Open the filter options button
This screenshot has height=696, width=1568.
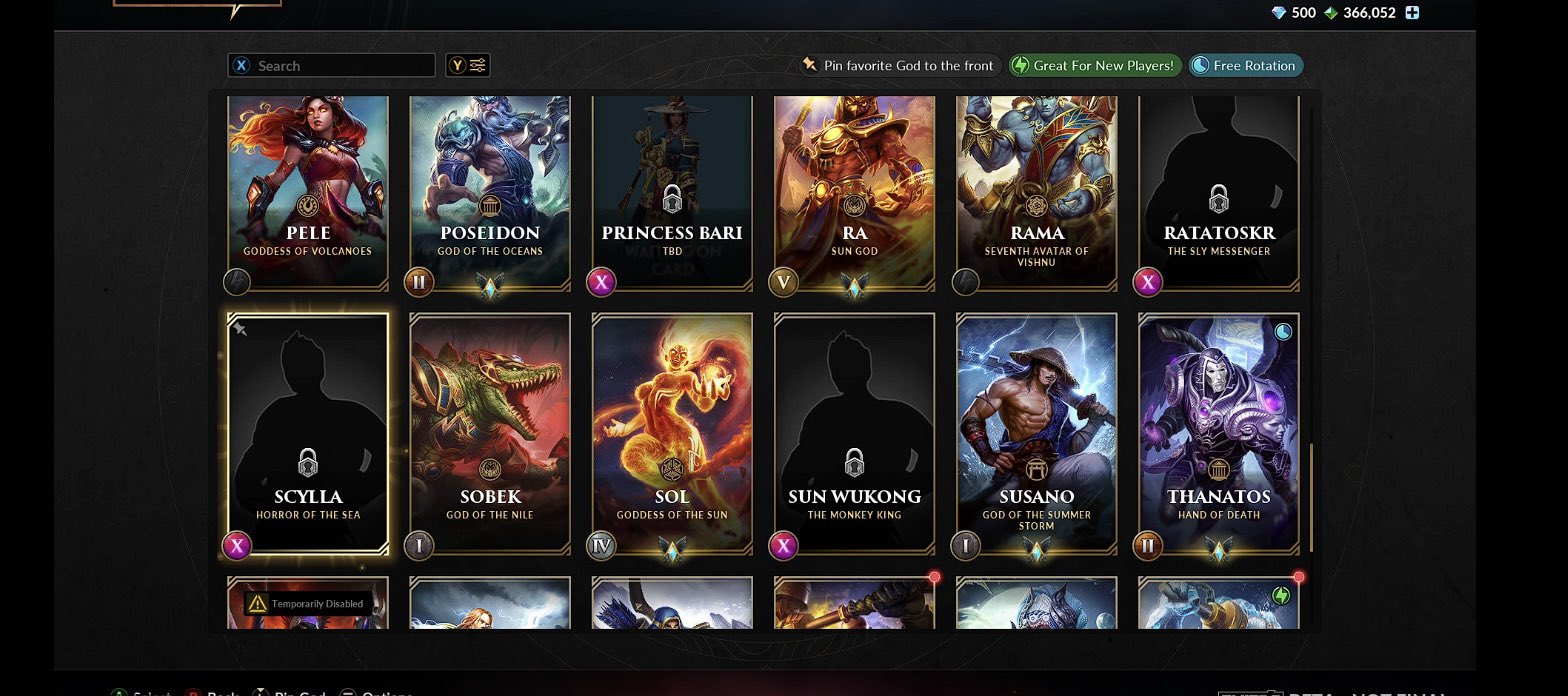tap(468, 66)
